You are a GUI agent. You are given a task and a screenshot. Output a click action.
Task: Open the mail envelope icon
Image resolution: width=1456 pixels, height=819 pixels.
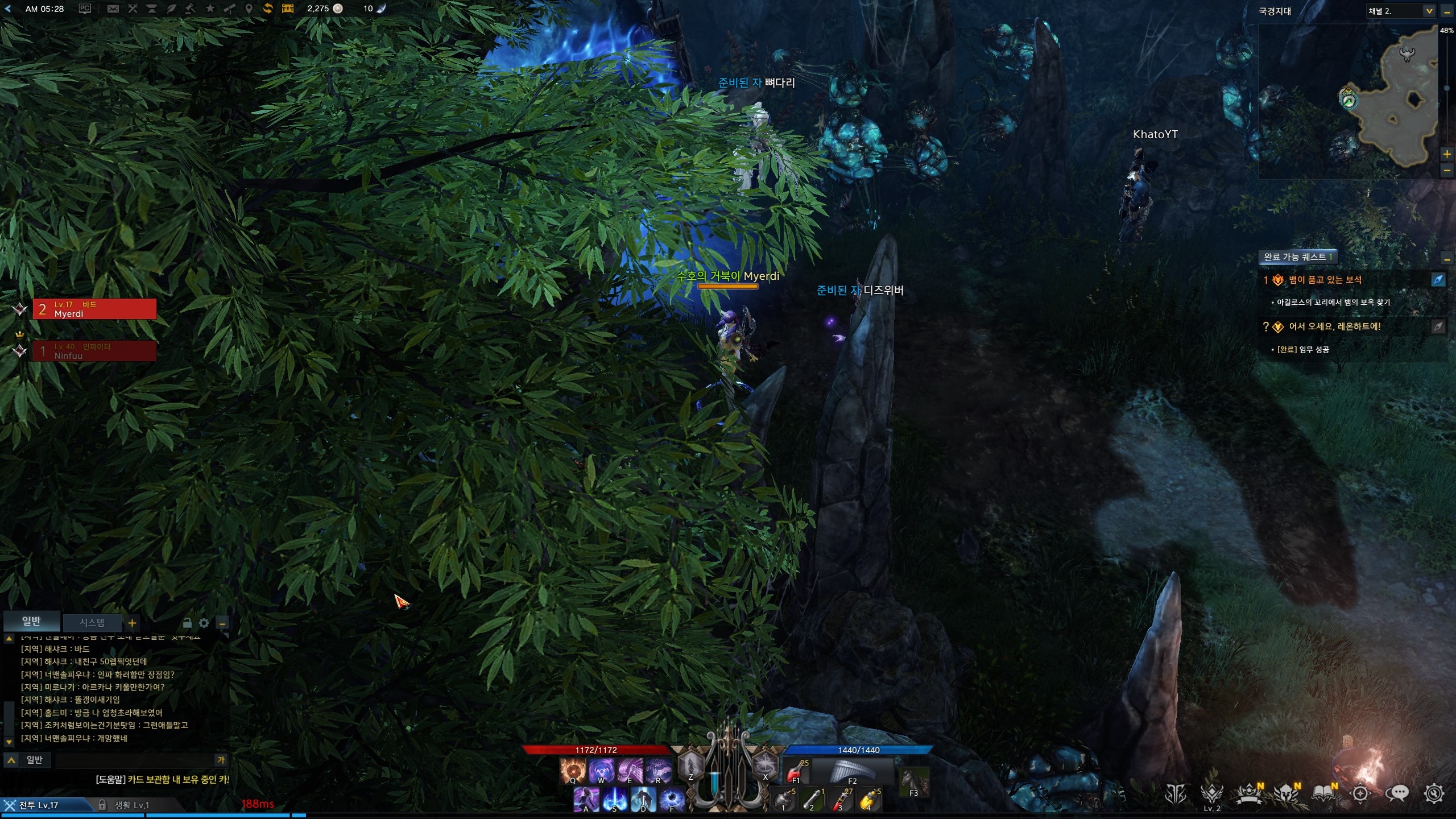[x=113, y=9]
